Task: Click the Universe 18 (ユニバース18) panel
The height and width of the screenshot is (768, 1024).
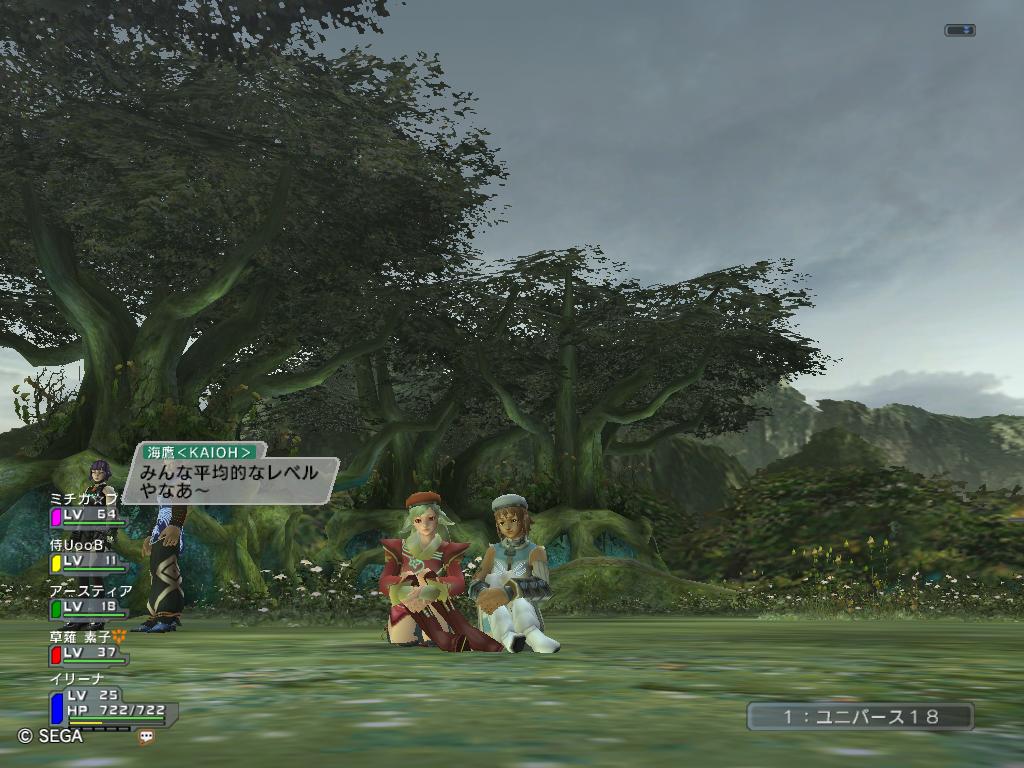Action: coord(860,716)
